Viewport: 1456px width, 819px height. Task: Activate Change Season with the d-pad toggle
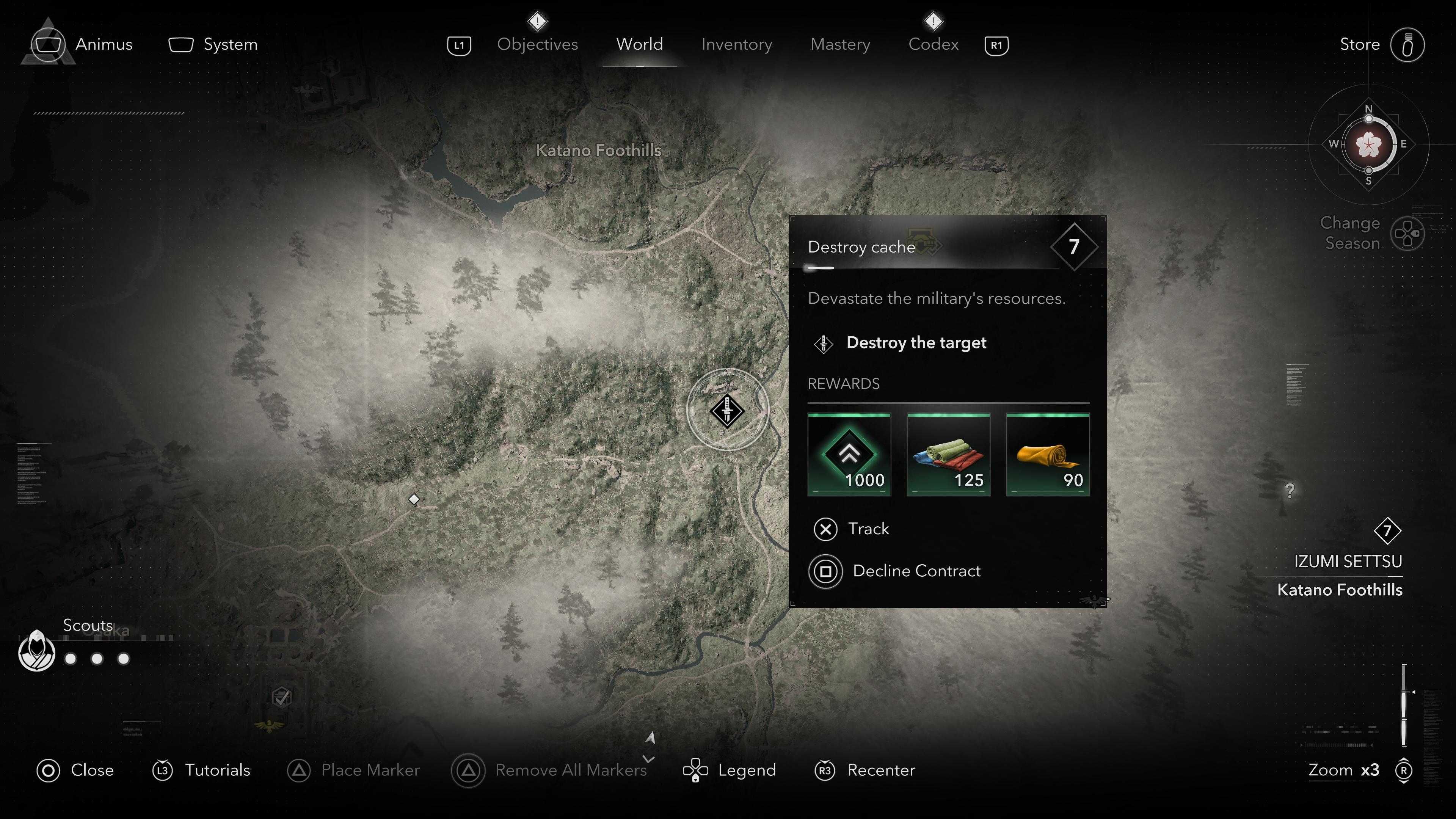1408,232
